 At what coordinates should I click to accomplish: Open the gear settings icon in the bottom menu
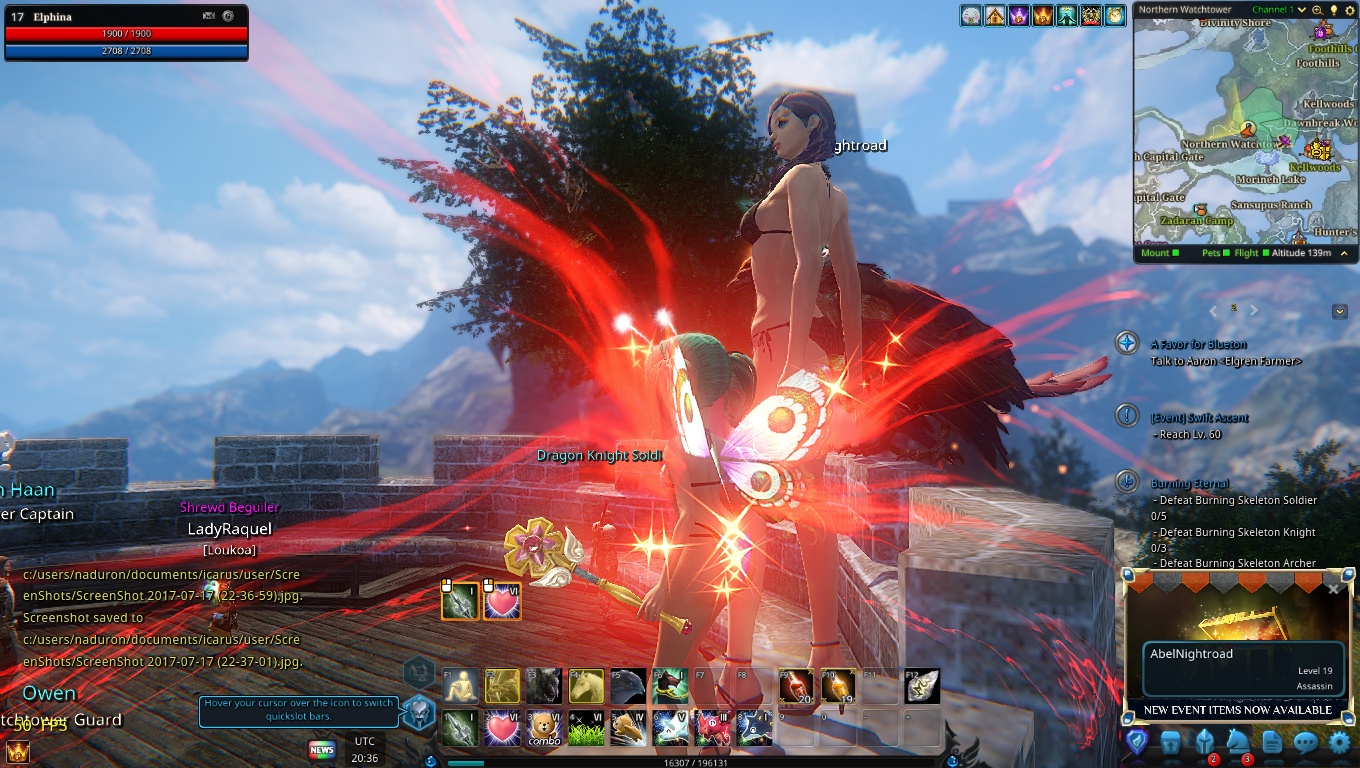(1339, 743)
